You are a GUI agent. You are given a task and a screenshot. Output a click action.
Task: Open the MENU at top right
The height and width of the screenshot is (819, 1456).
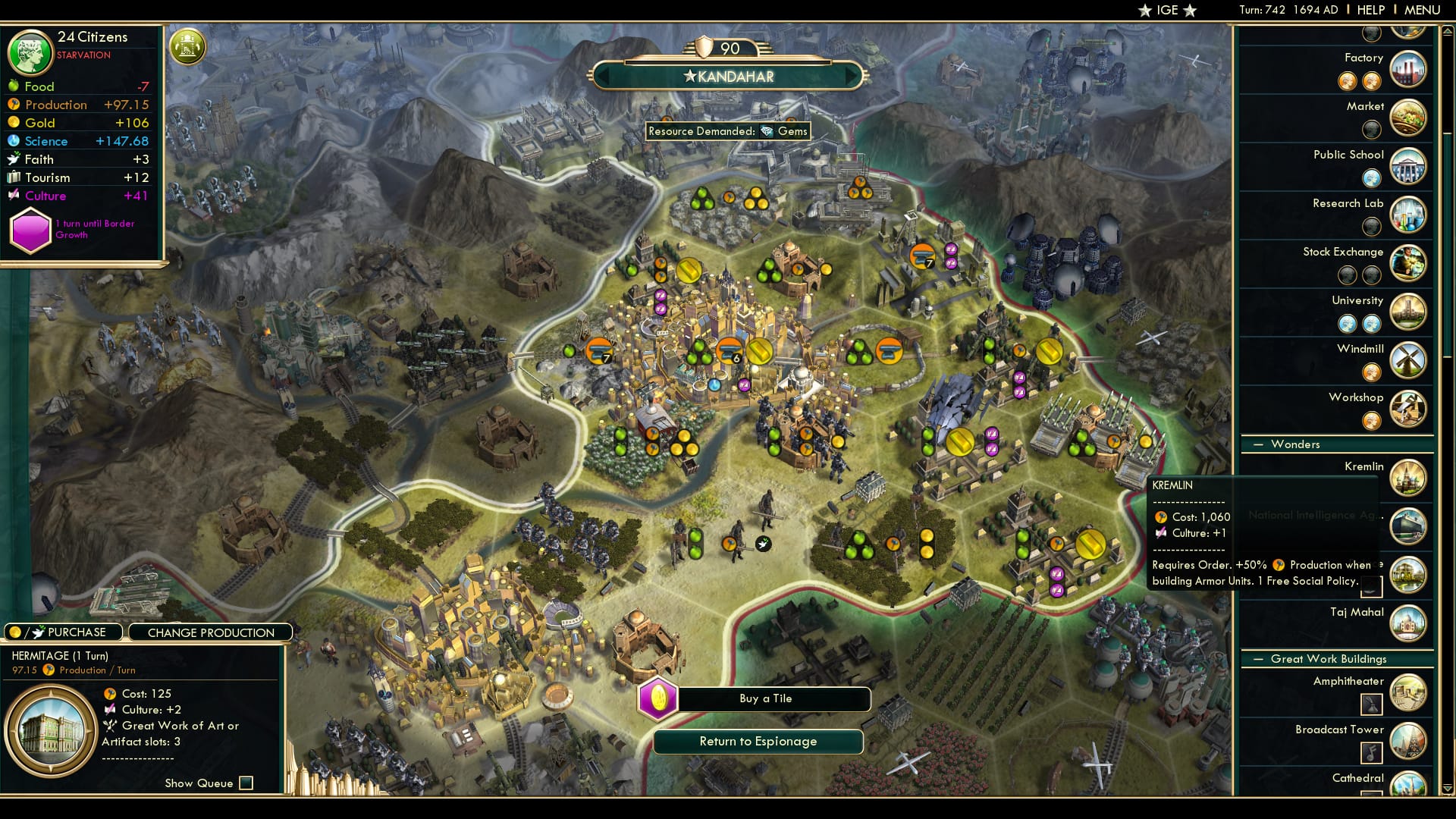click(x=1423, y=10)
